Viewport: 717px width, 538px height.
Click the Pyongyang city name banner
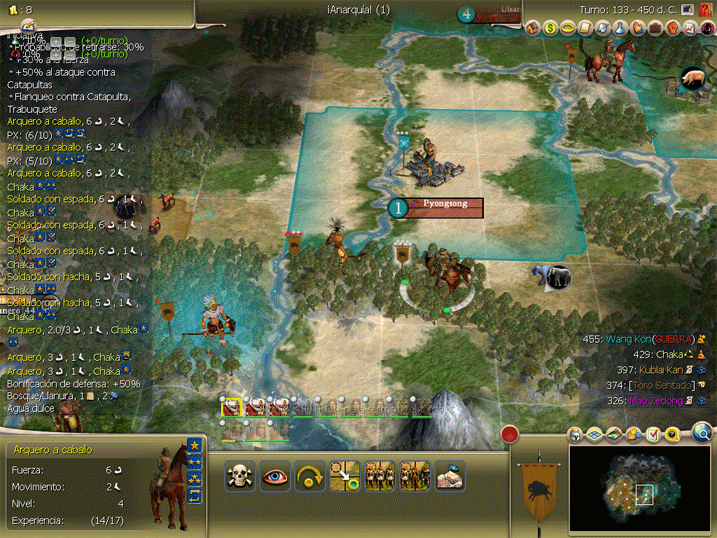445,207
